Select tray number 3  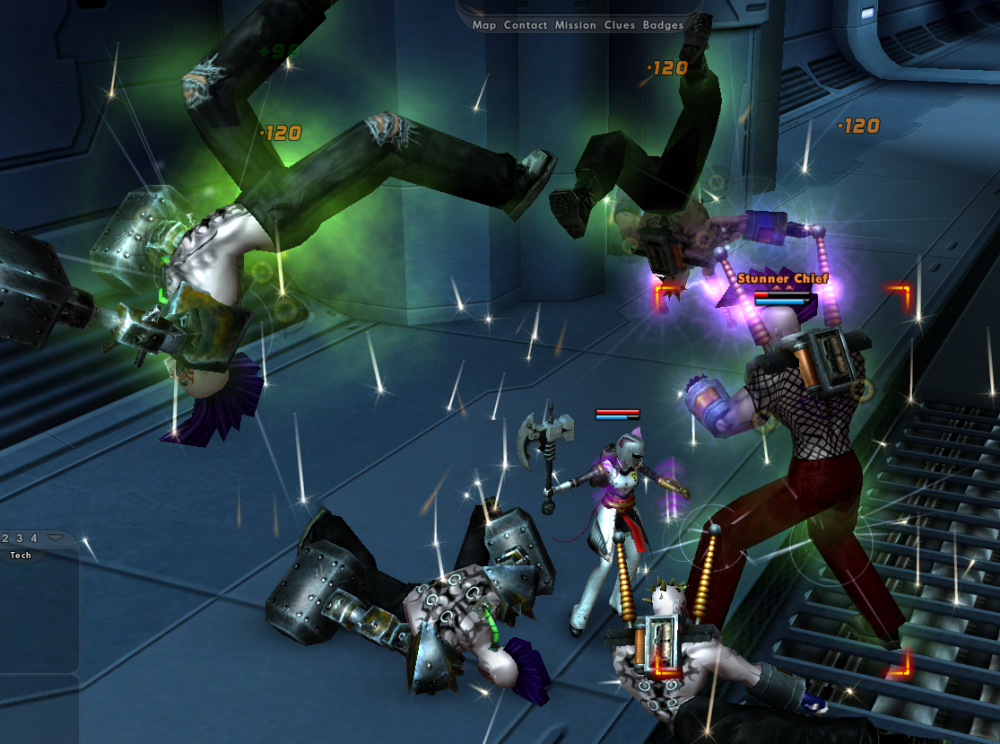(20, 538)
